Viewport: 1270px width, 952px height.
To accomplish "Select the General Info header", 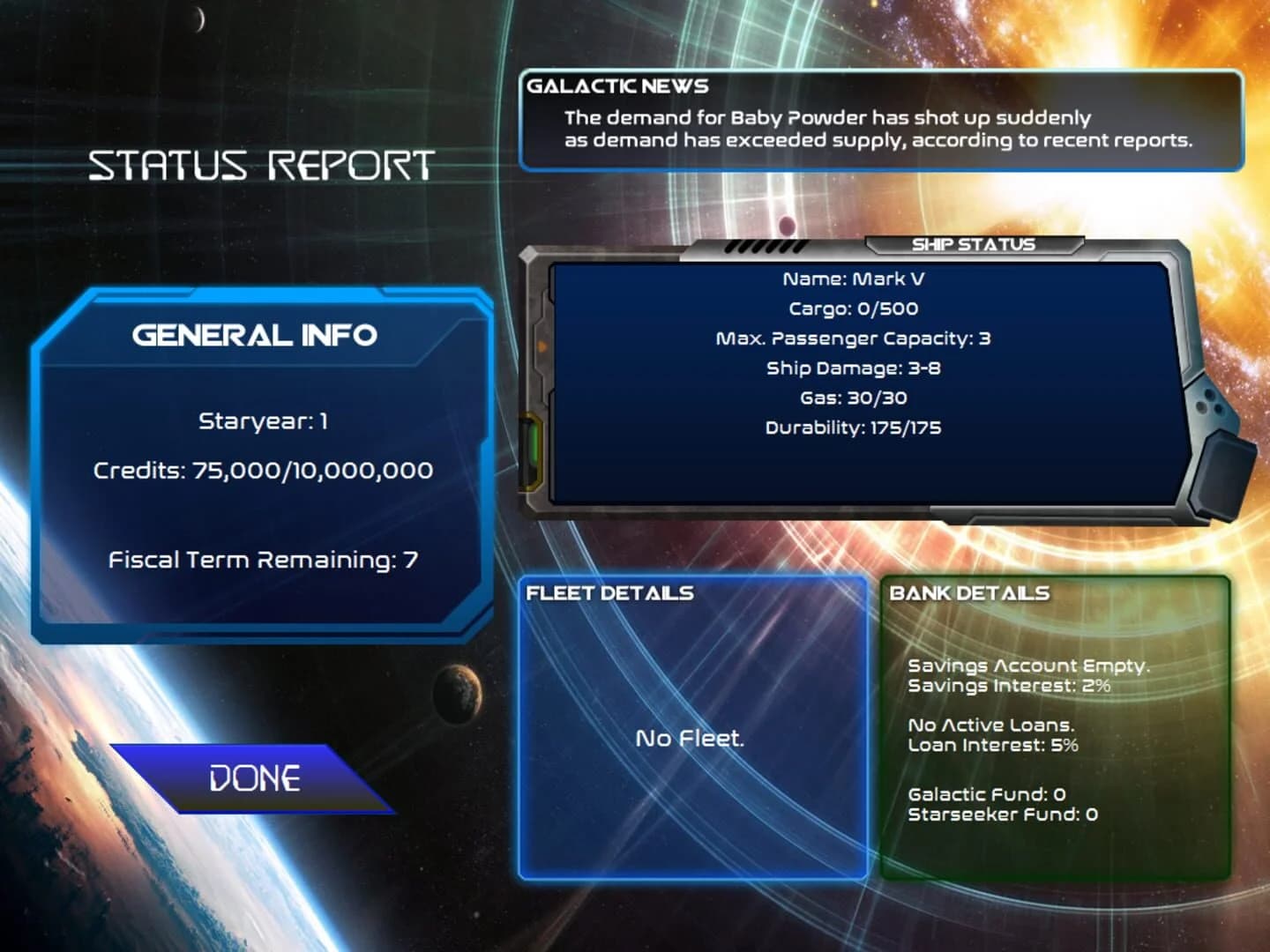I will tap(255, 336).
